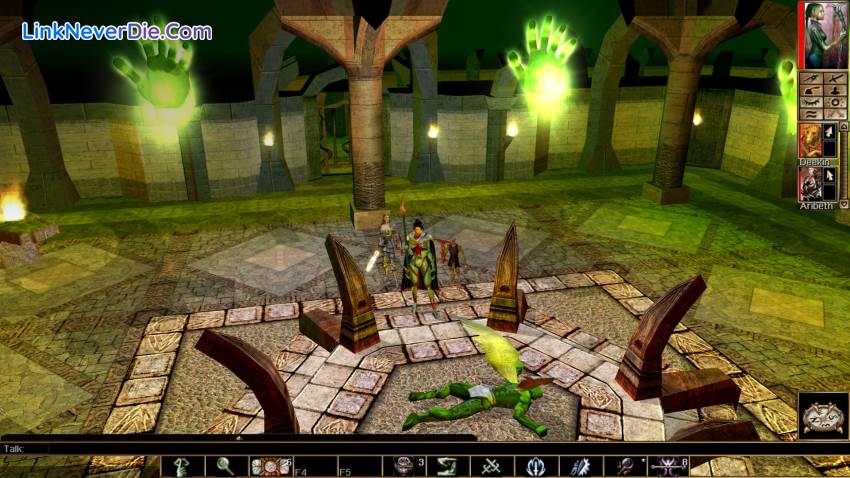Click the Talk chat input bar
850x478 pixels.
click(x=240, y=449)
